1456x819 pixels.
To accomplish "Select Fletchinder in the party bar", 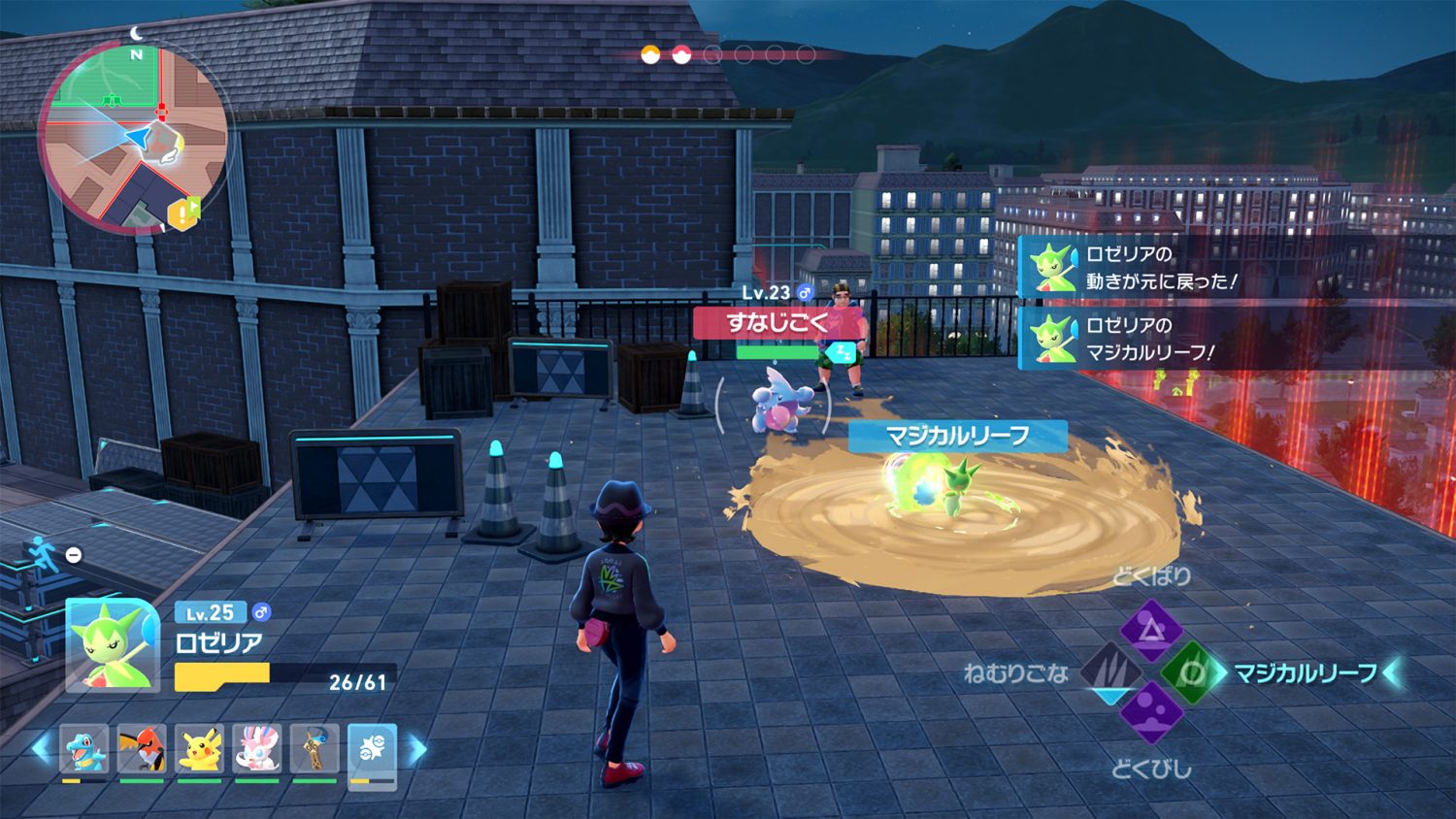I will 142,749.
